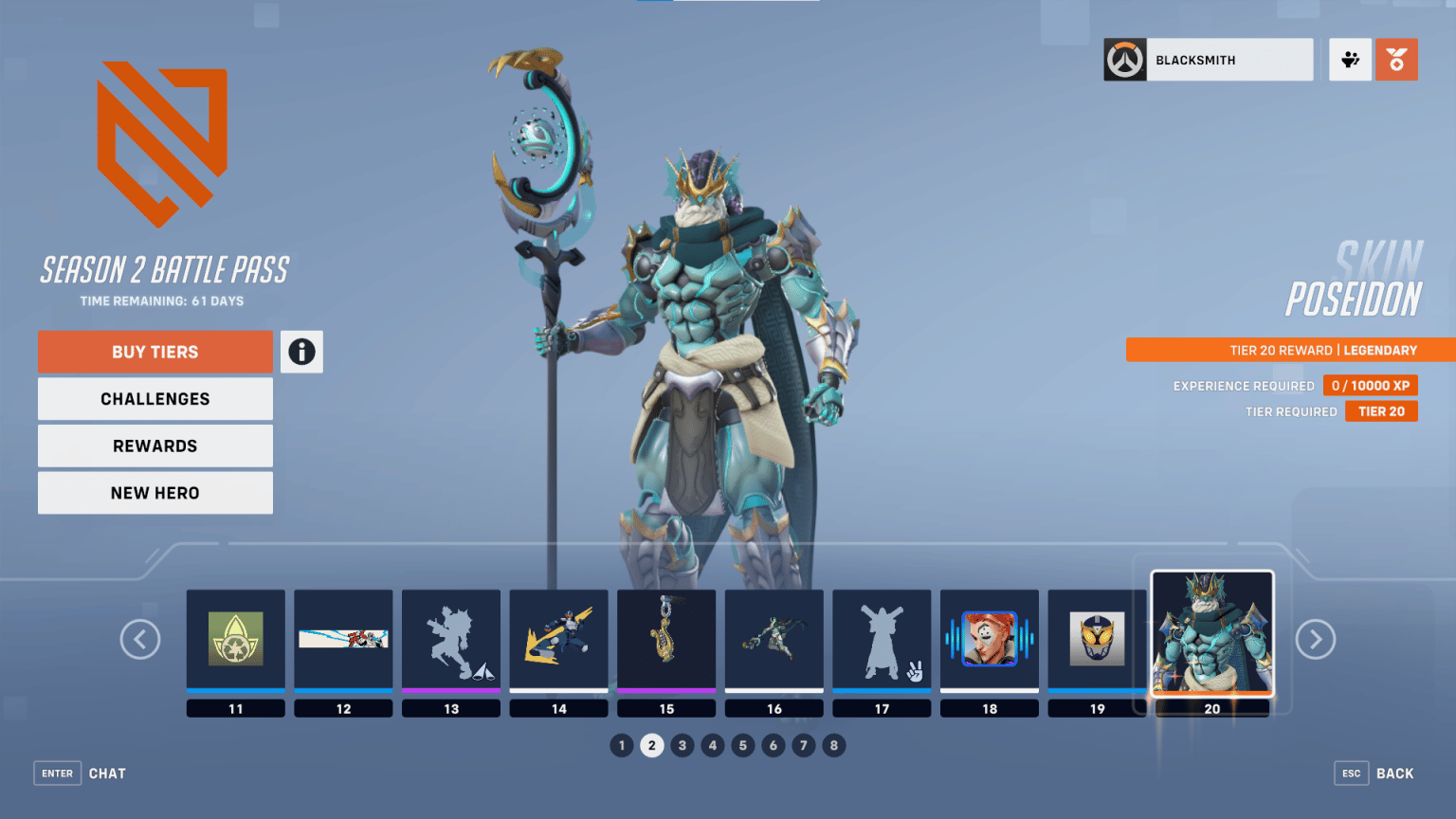Click the left arrow to view earlier tiers

click(x=140, y=639)
